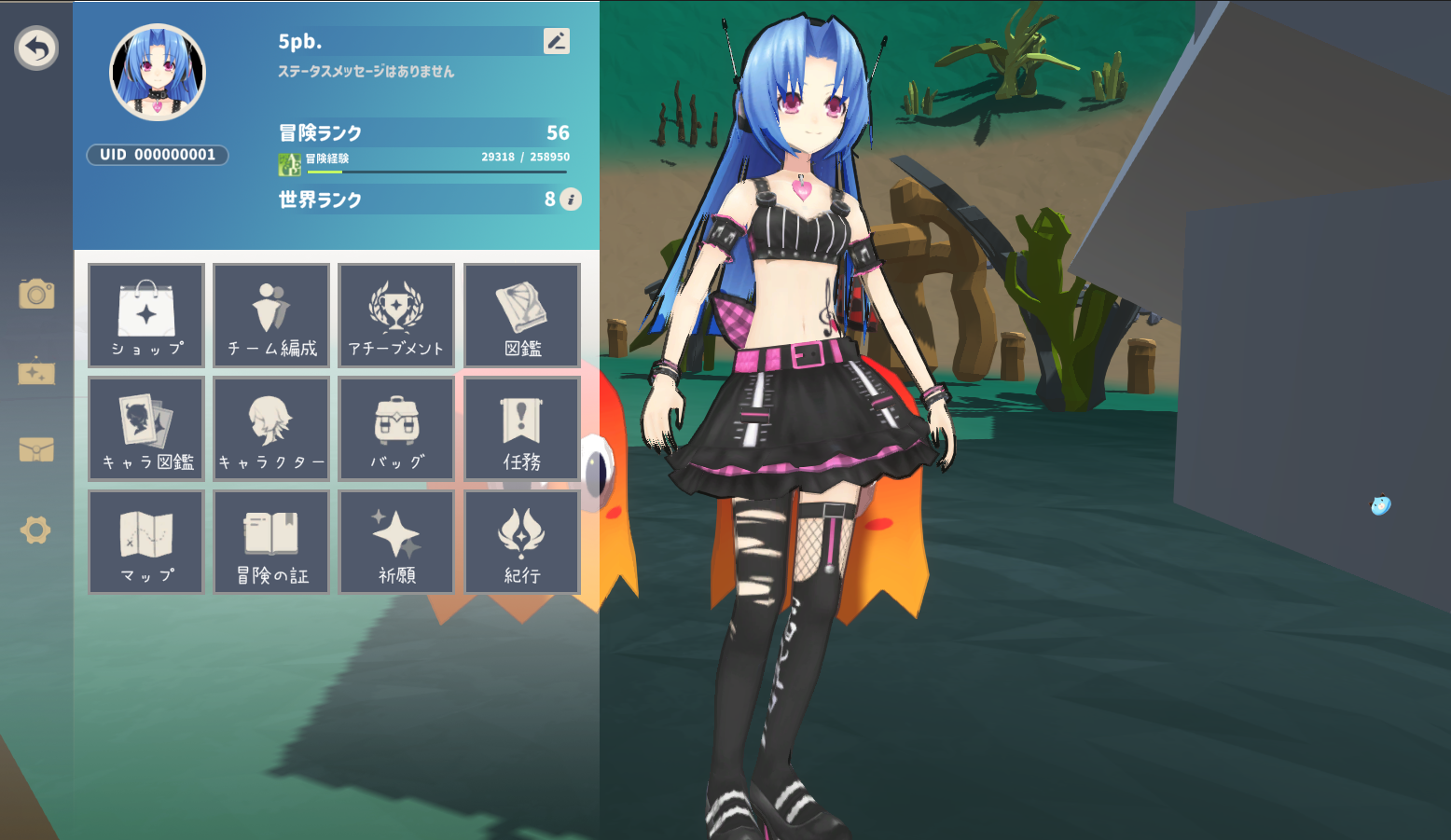Image resolution: width=1451 pixels, height=840 pixels.
Task: View 任務 quests
Action: pos(522,429)
